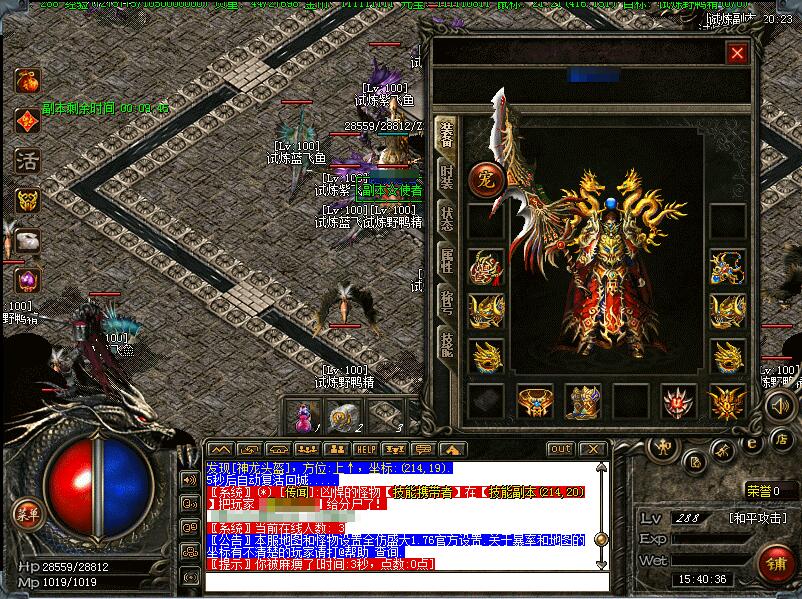
Task: Select the equipped gold necklace slot
Action: coord(727,268)
